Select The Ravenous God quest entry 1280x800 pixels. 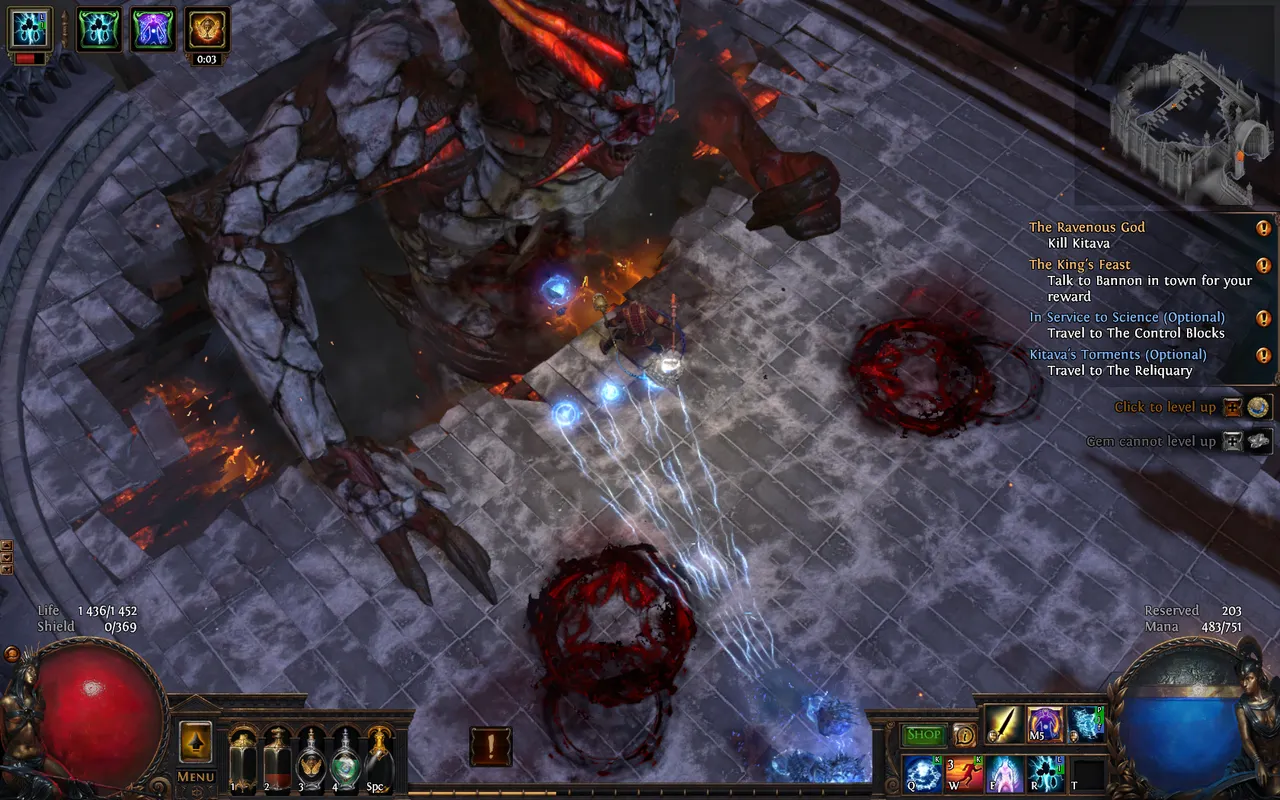click(x=1087, y=227)
